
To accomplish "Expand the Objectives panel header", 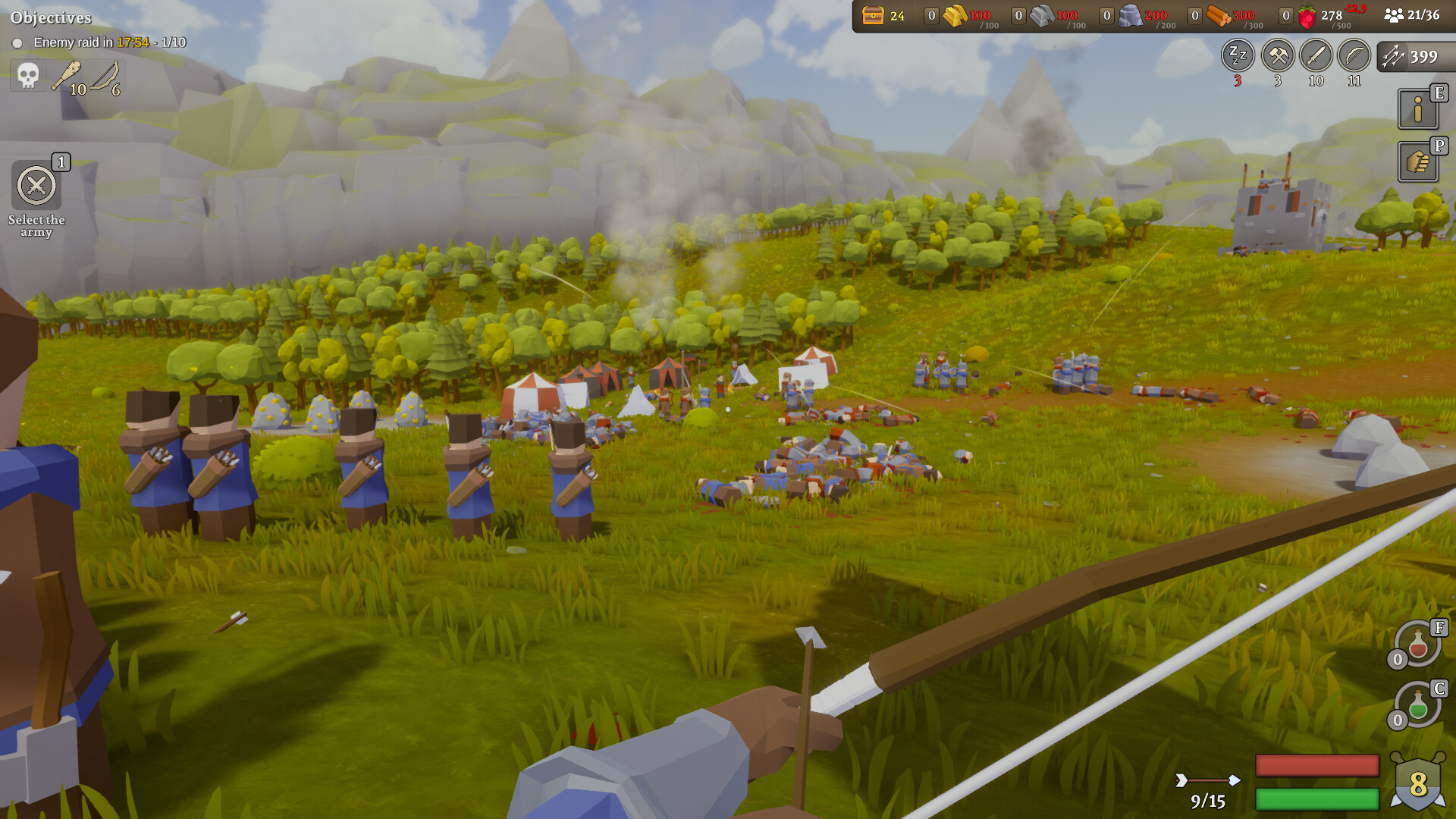I will (x=51, y=15).
